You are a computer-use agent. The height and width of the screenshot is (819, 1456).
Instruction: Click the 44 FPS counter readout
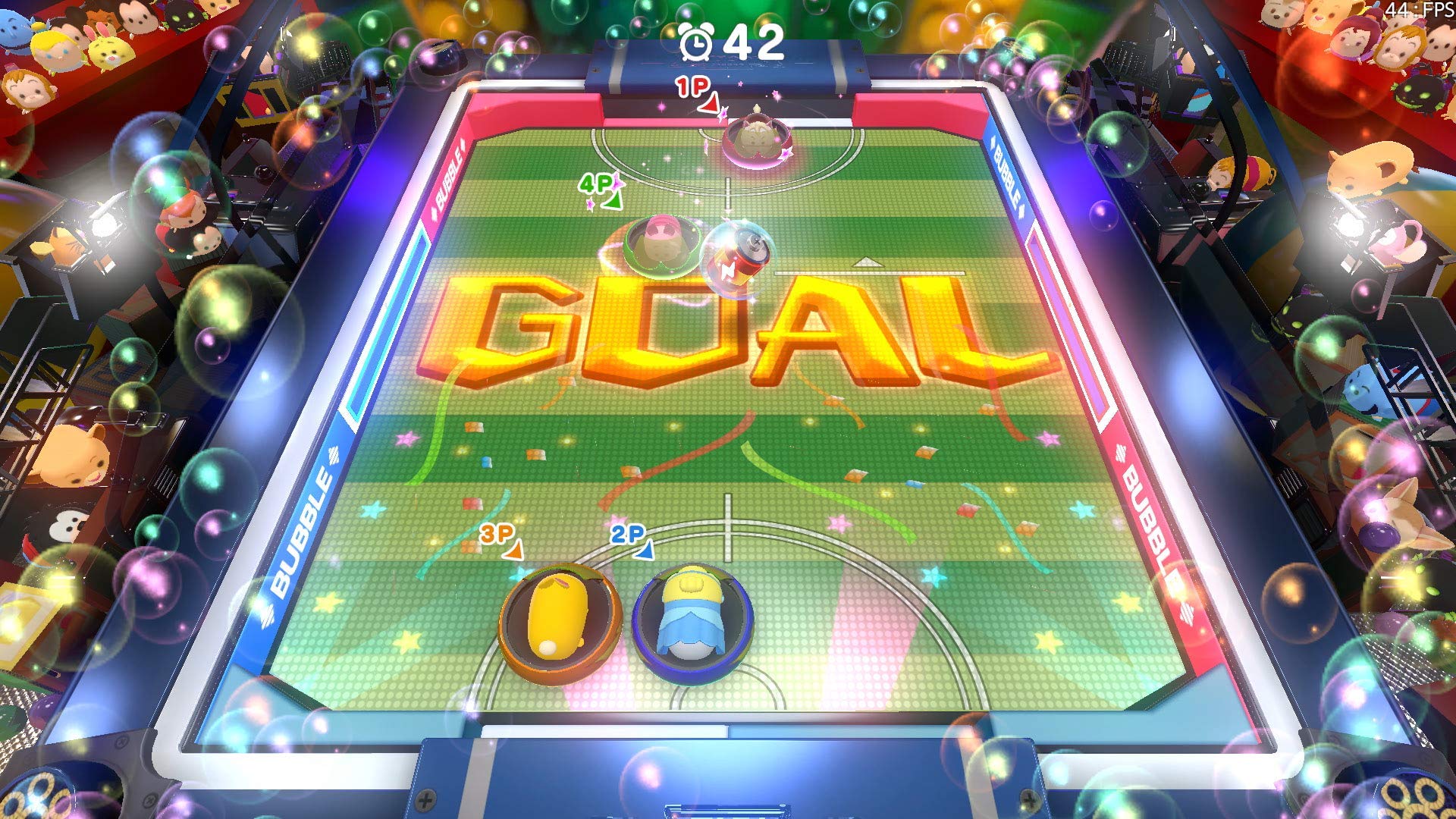(1419, 11)
